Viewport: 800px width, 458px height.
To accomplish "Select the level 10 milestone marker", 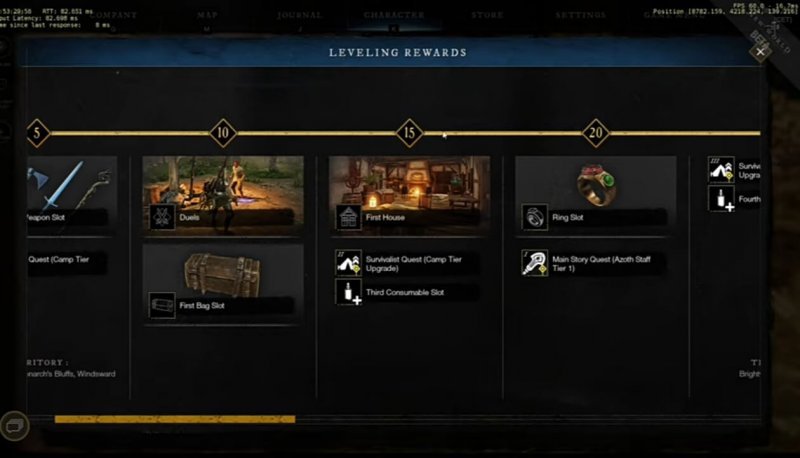I will point(223,132).
